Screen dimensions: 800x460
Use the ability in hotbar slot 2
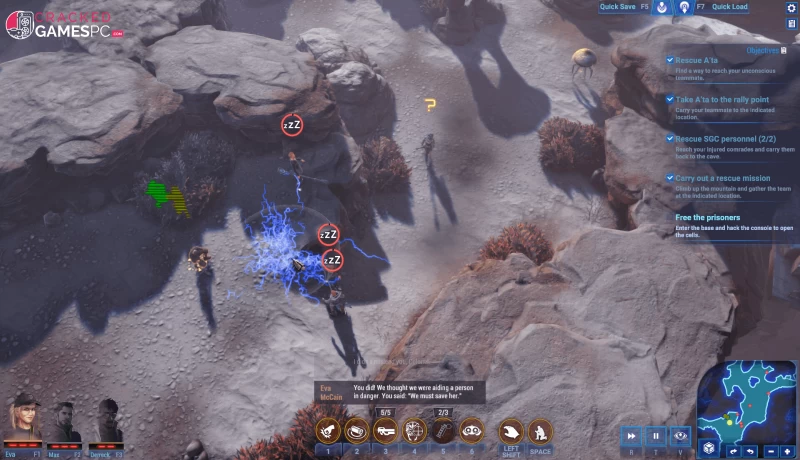[356, 430]
